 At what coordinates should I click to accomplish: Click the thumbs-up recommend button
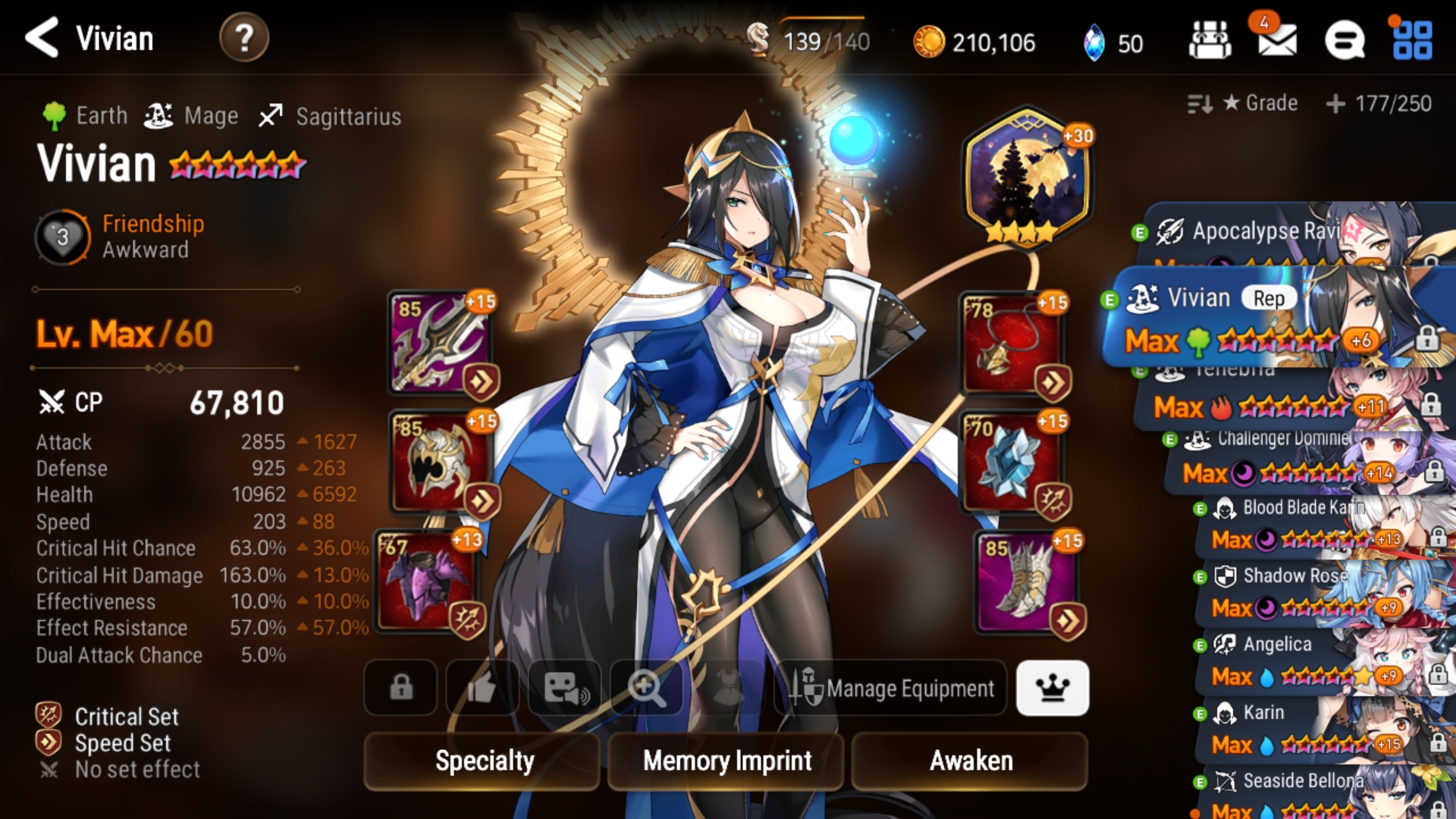tap(482, 688)
